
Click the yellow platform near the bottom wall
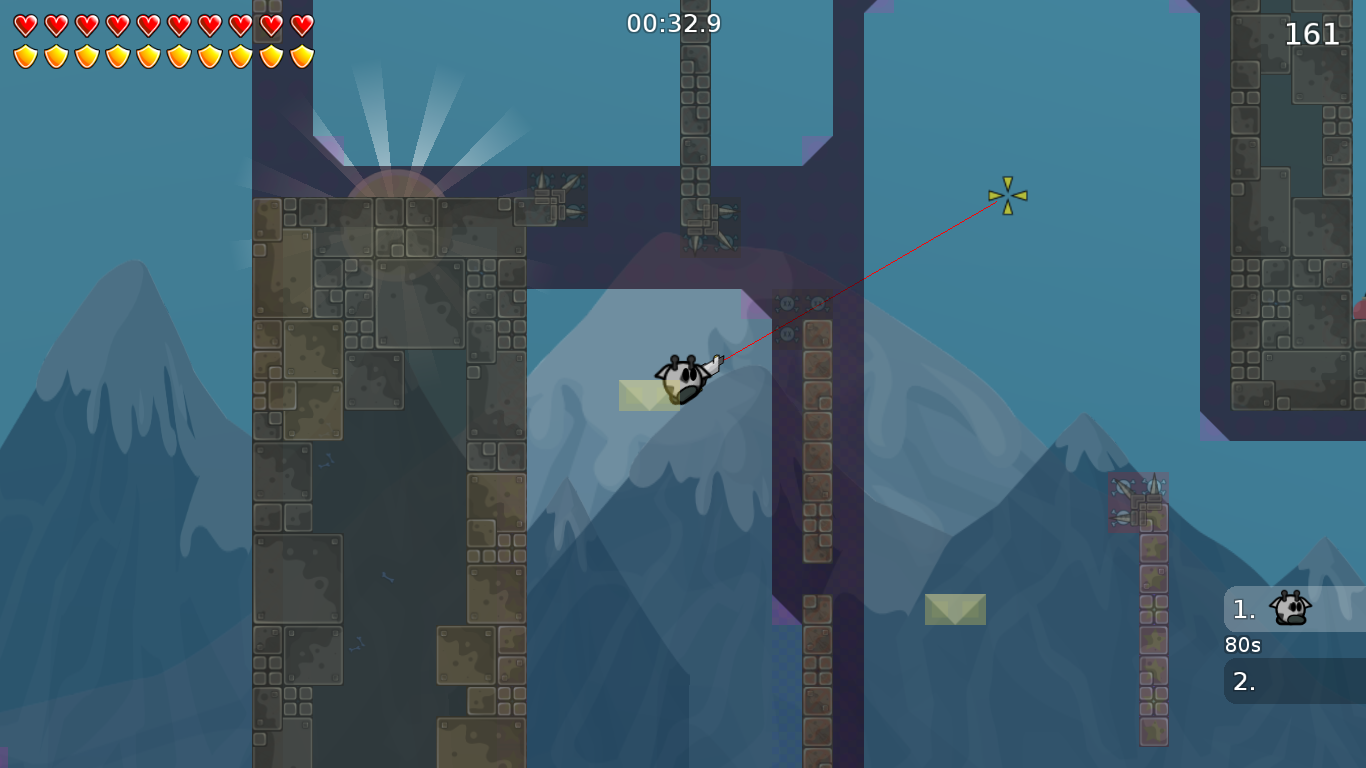(x=954, y=610)
